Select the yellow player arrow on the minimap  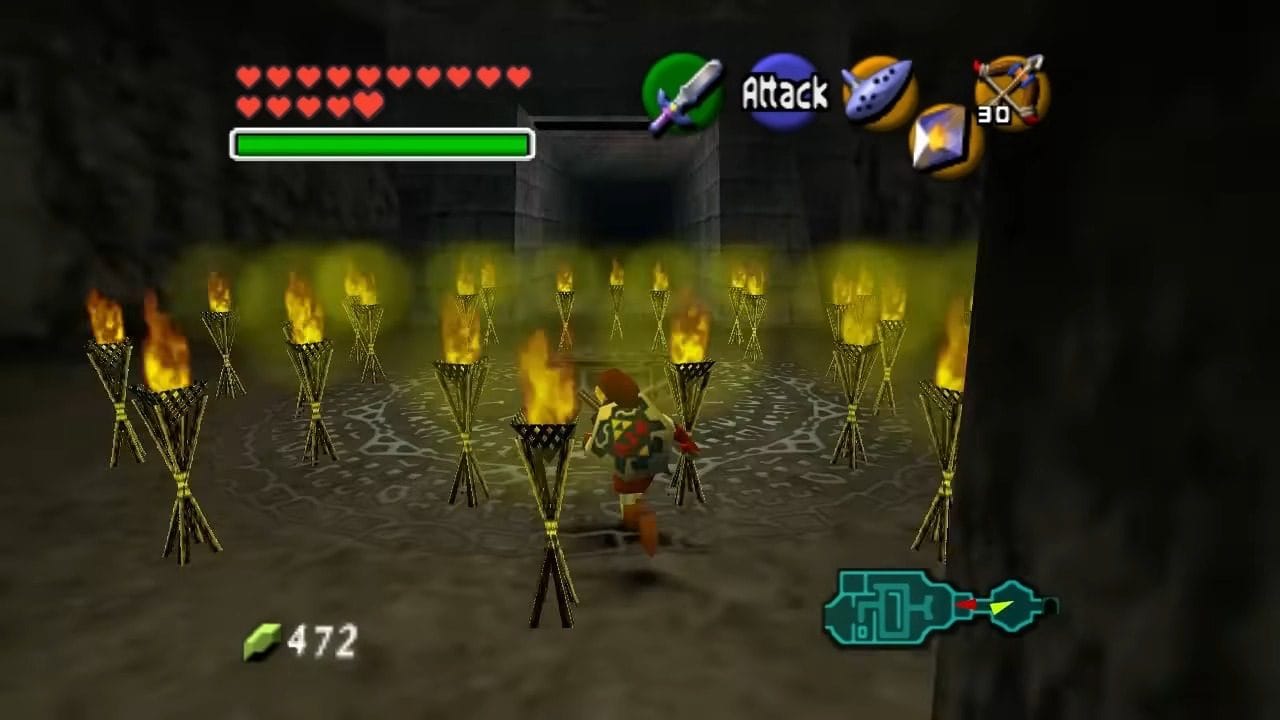coord(1003,604)
